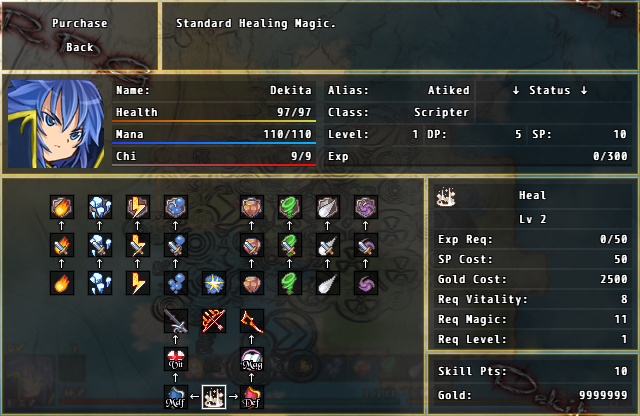Select the purple vortex spell in the bottom row

(x=365, y=283)
